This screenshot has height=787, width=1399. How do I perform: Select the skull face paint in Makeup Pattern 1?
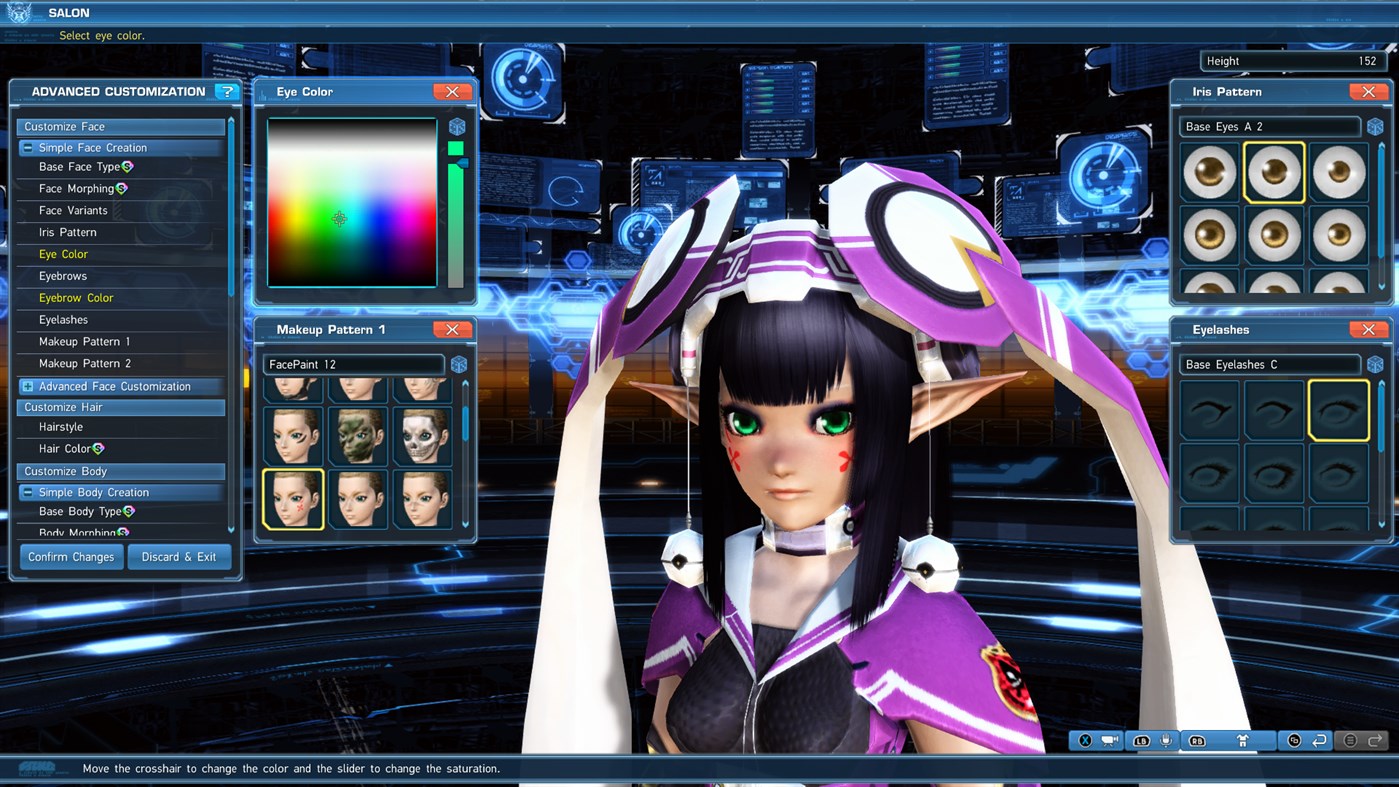pyautogui.click(x=422, y=435)
